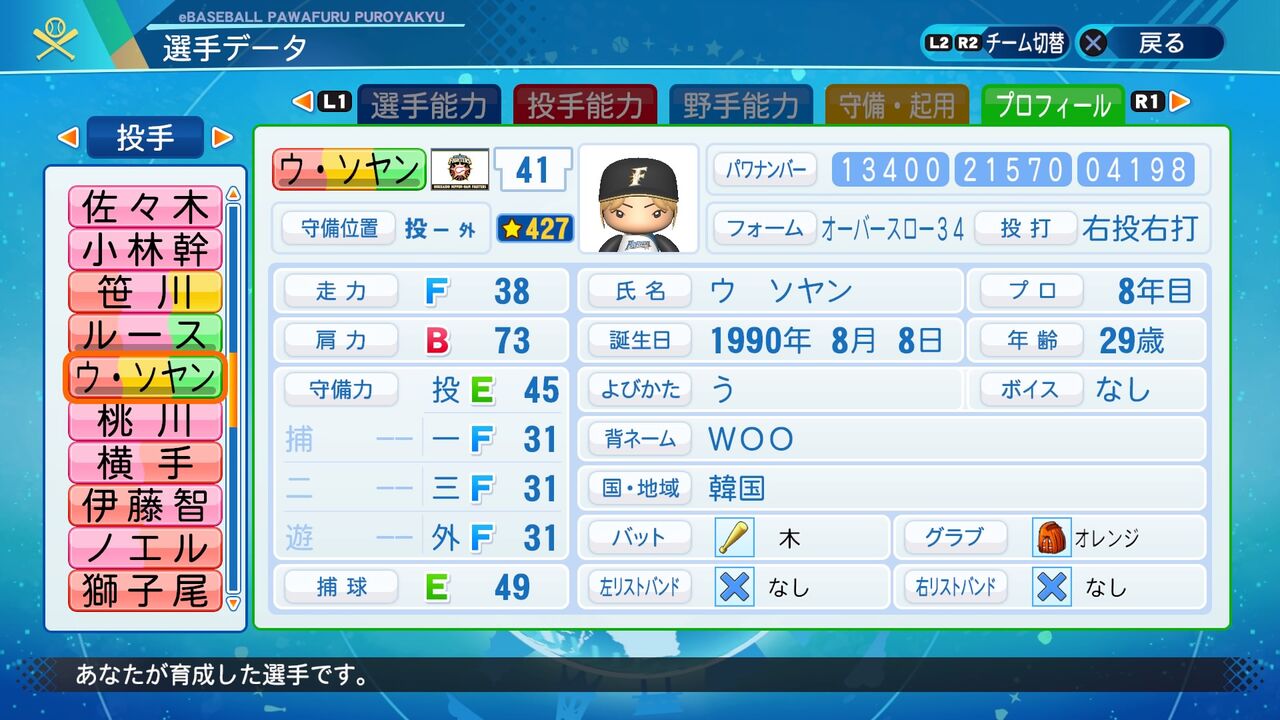Click the wooden bat icon
Image resolution: width=1280 pixels, height=720 pixels.
tap(733, 537)
